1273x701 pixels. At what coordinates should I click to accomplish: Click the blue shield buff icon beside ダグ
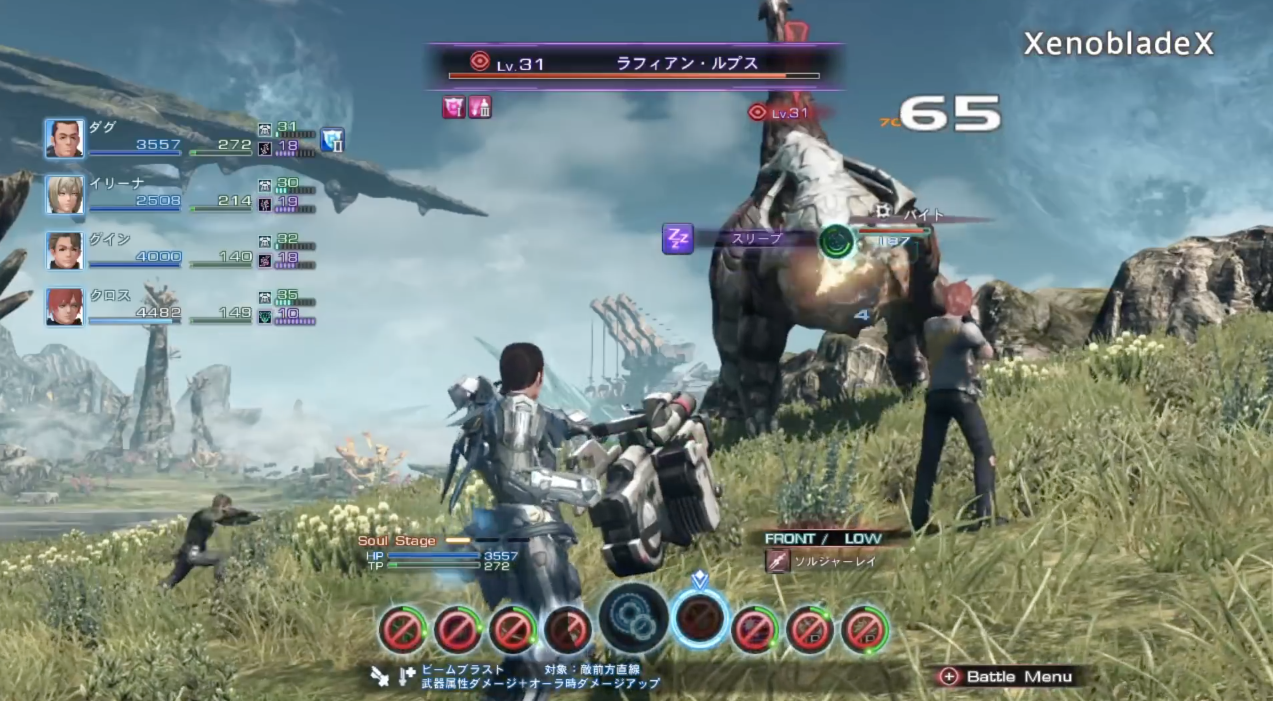(x=332, y=140)
